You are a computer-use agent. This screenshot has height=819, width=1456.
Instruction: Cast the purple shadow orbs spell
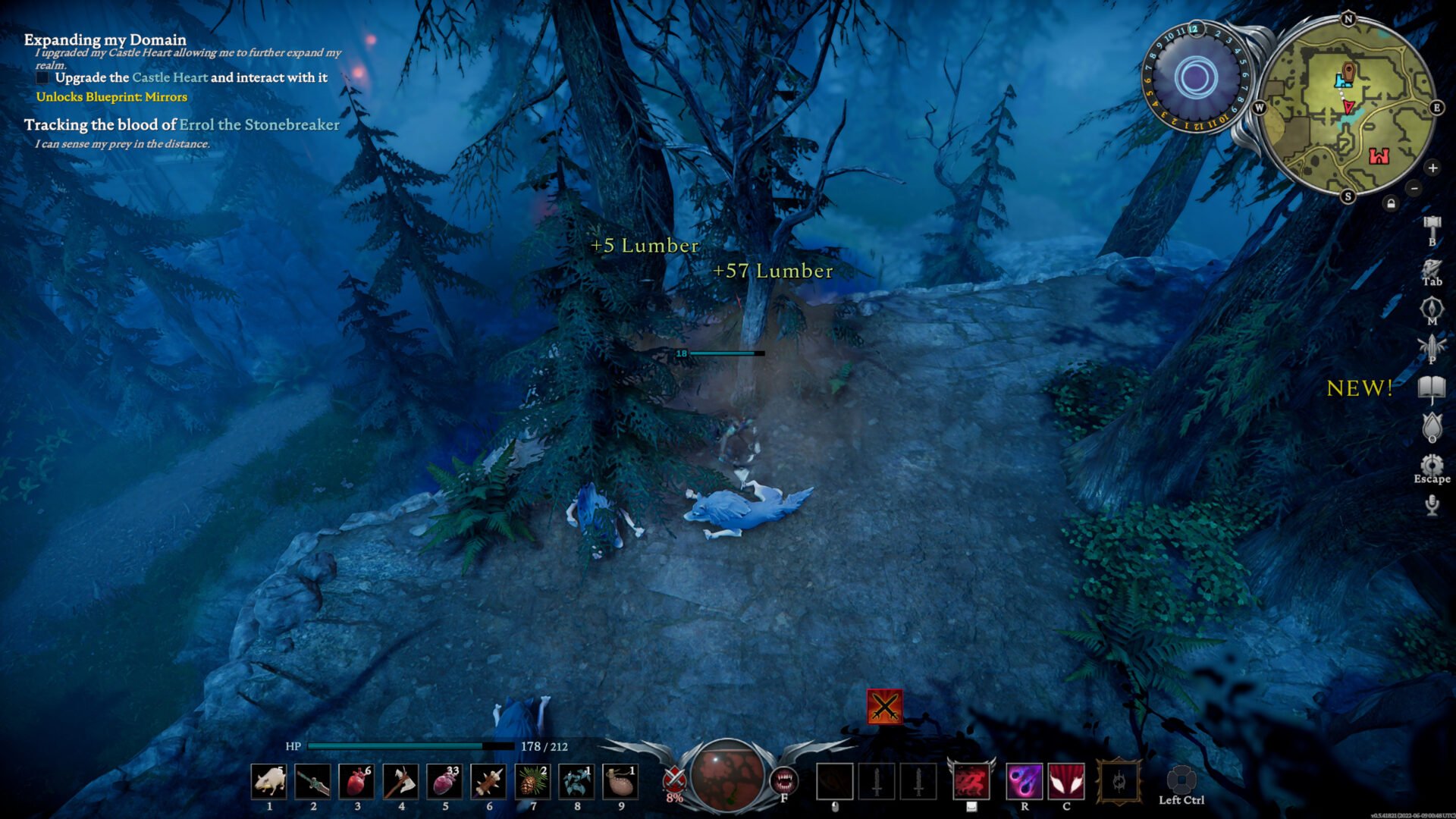pyautogui.click(x=1024, y=782)
